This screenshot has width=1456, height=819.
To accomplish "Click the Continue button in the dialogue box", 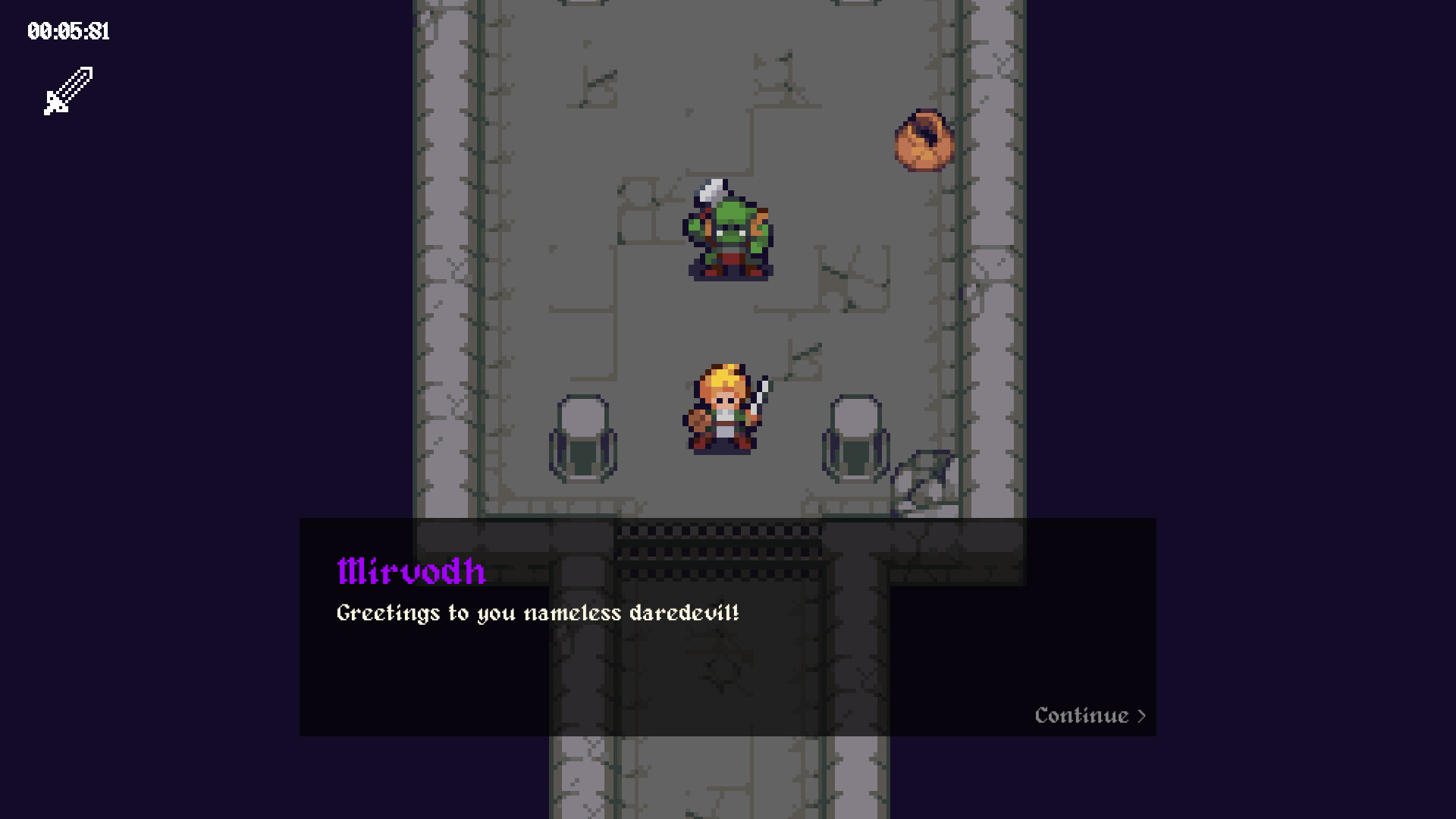I will [1082, 715].
